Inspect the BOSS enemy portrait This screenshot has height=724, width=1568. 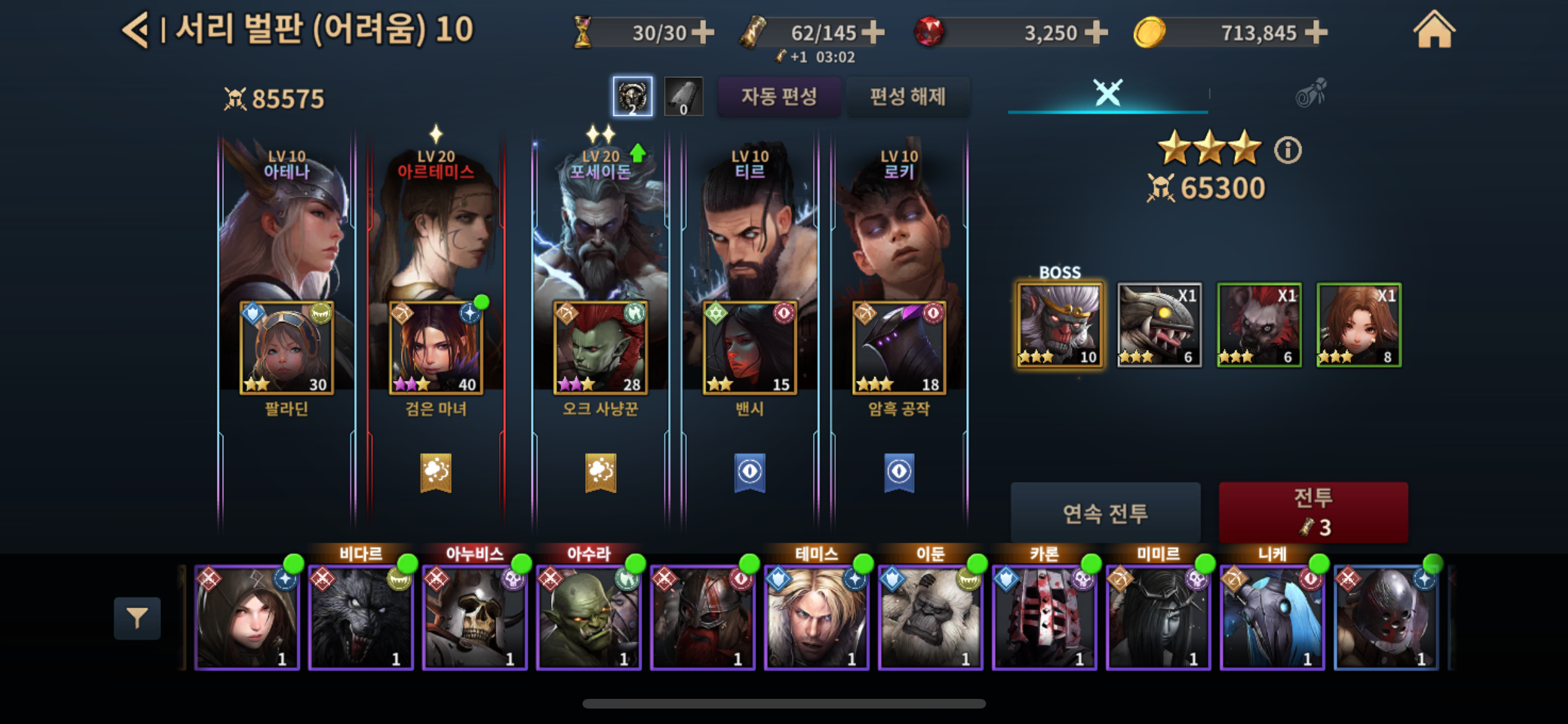coord(1059,325)
